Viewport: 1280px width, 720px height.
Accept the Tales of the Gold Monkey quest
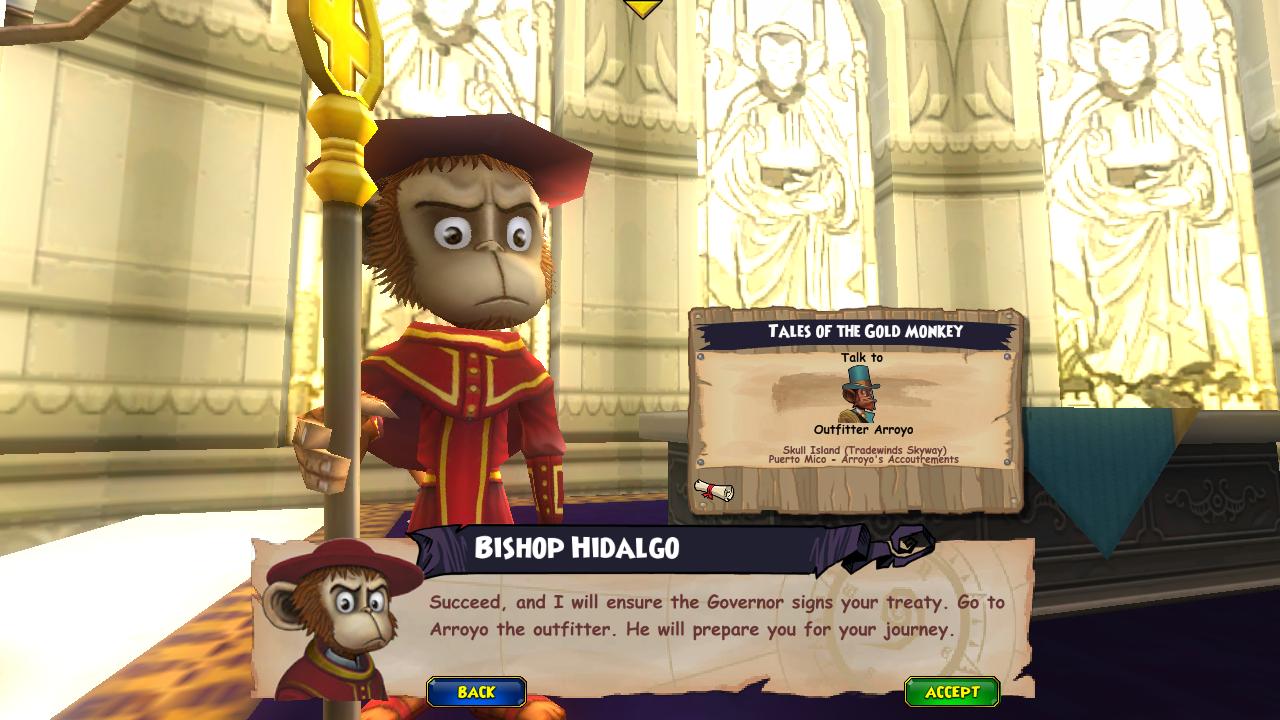point(951,692)
